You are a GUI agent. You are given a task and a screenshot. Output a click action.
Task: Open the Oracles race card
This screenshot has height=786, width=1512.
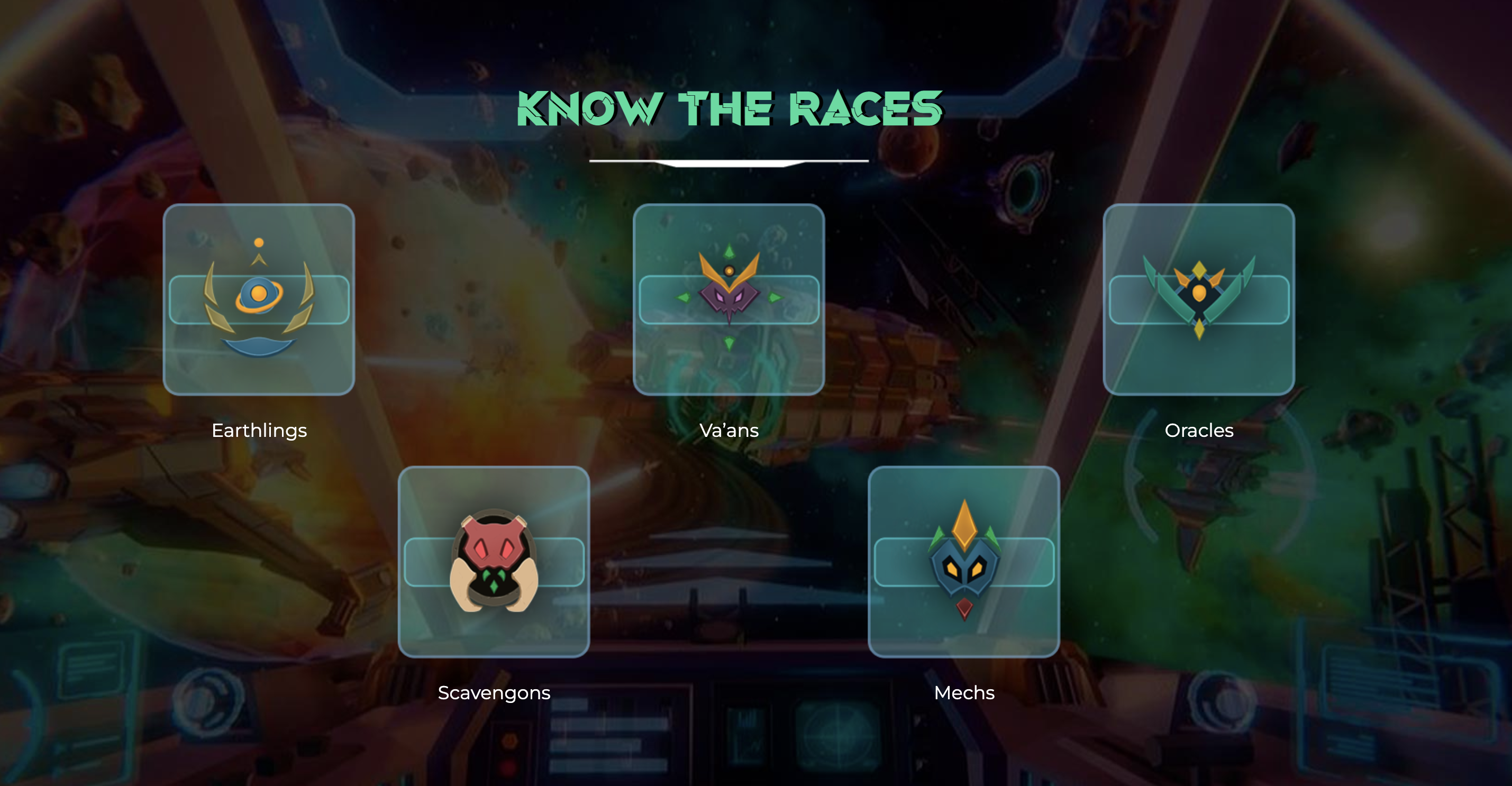coord(1199,299)
